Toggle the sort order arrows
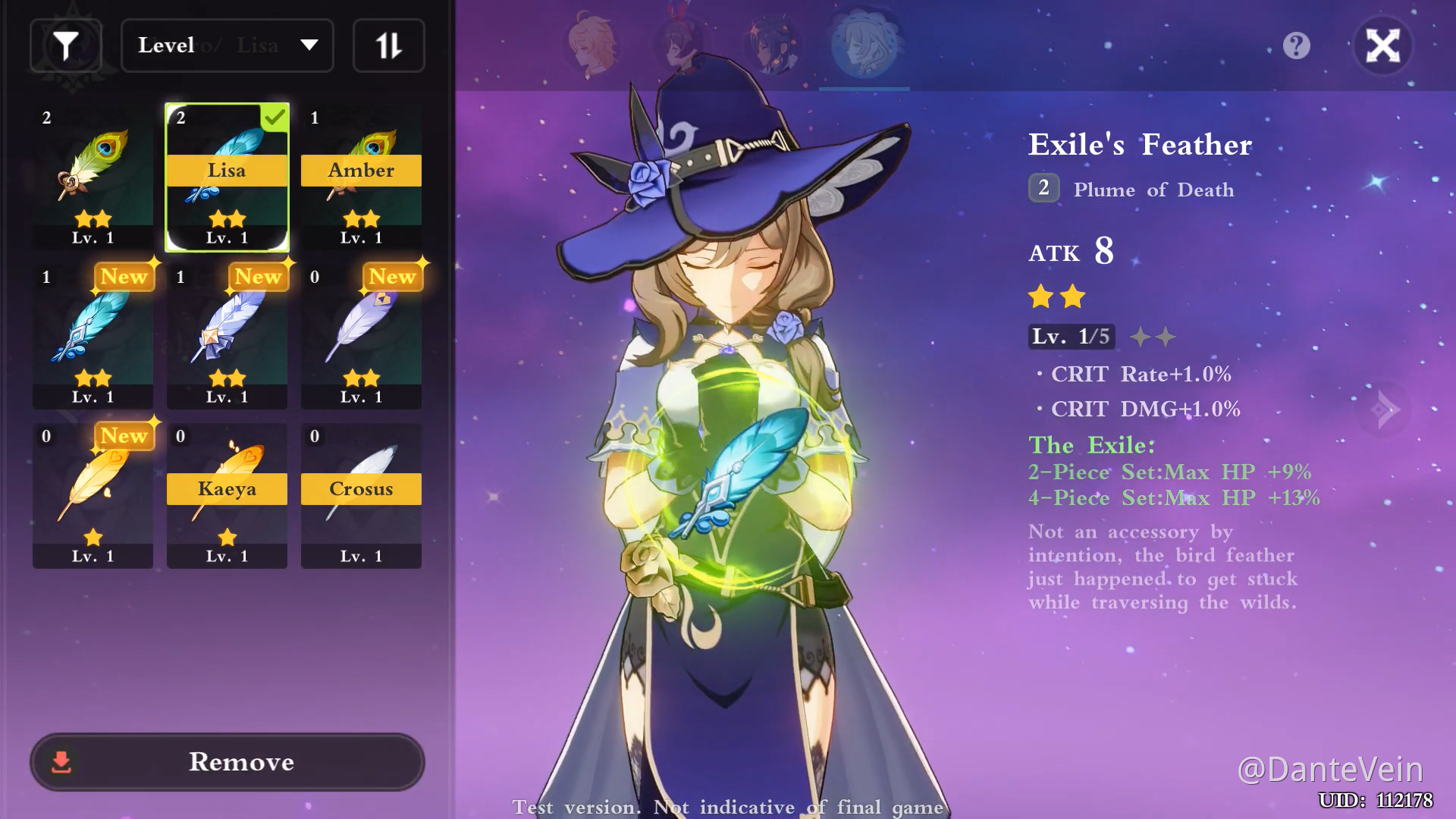This screenshot has width=1456, height=819. pos(388,45)
